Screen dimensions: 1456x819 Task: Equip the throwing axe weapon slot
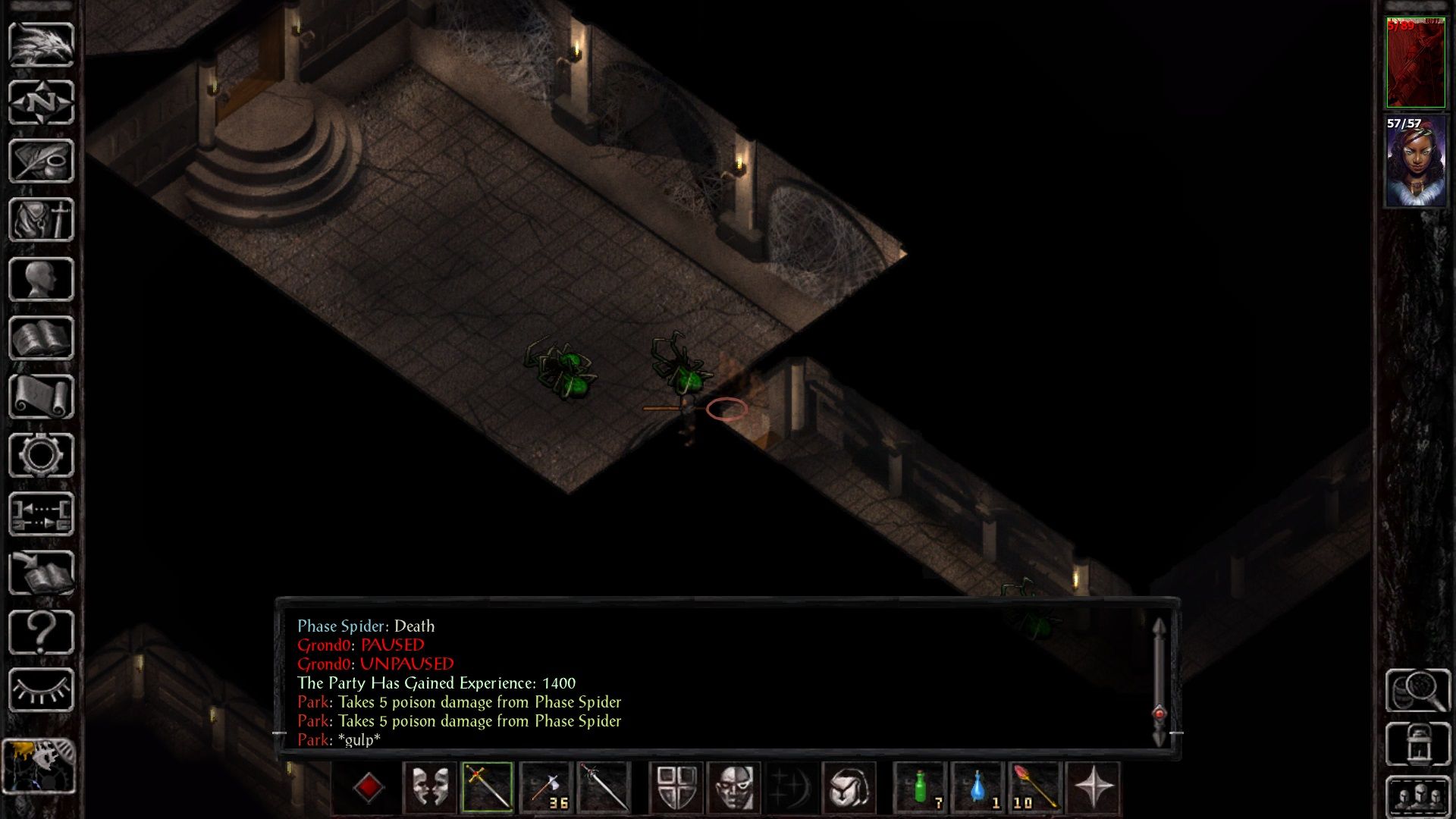tap(545, 788)
